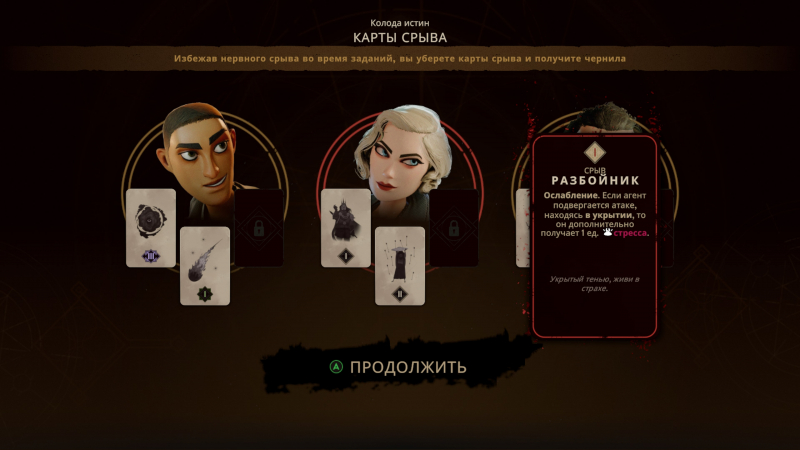Select the blonde agent's crowned figure card
The width and height of the screenshot is (800, 450).
click(x=346, y=228)
